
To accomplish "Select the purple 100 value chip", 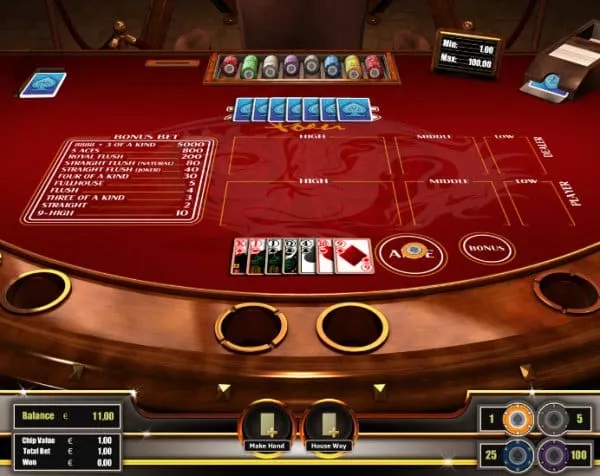I will (x=551, y=456).
